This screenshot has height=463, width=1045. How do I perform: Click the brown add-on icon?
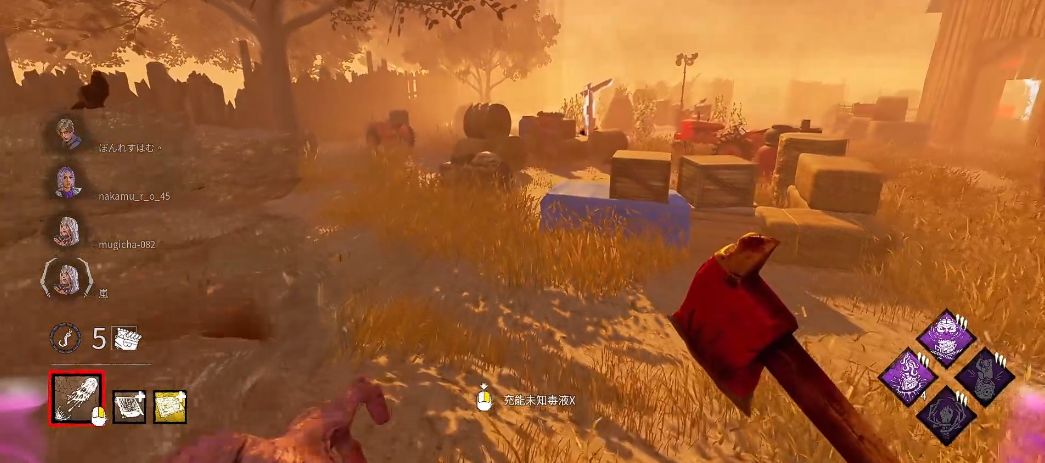pos(129,406)
